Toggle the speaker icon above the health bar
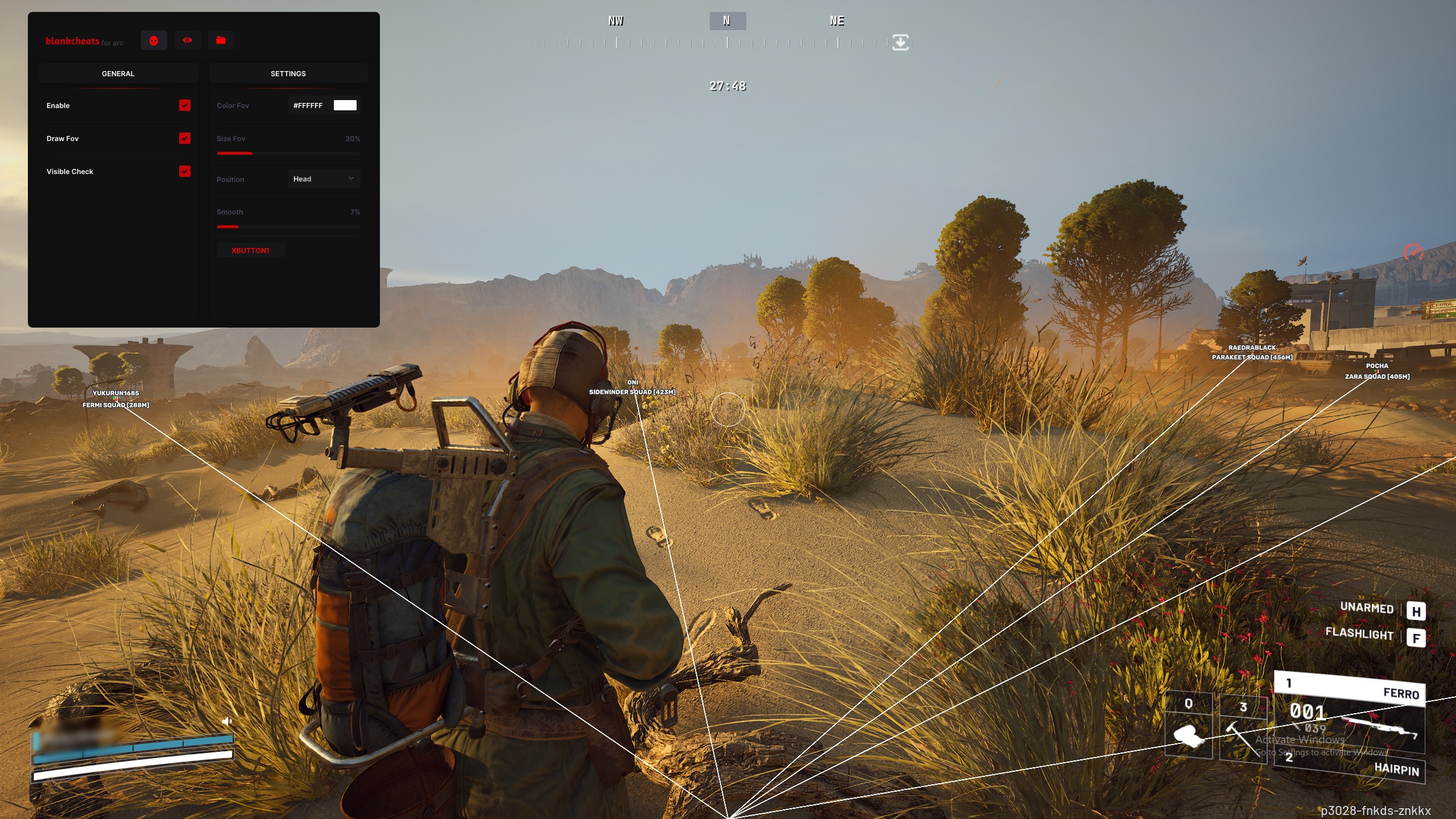The image size is (1456, 819). click(227, 721)
